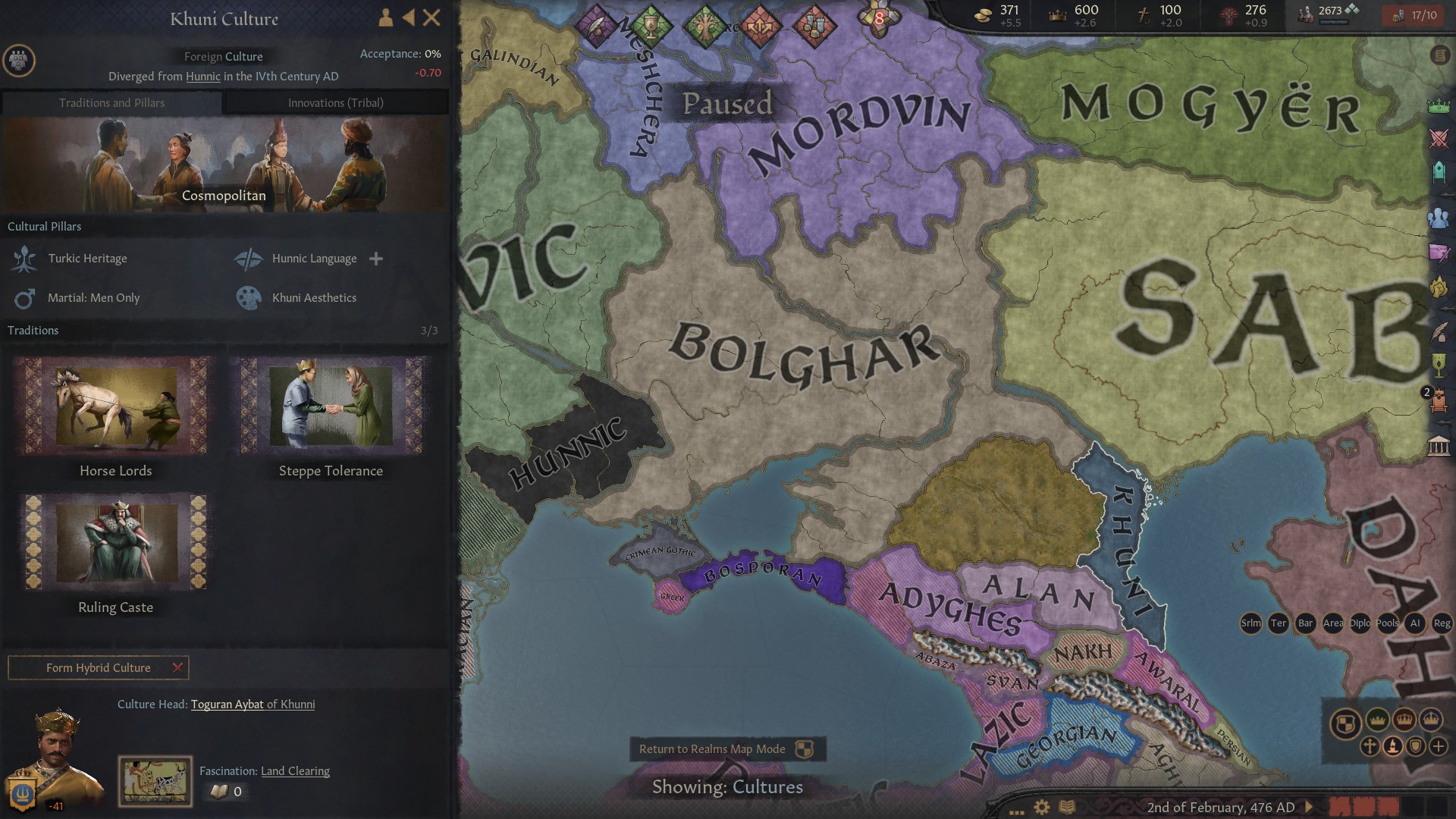Toggle the AI debug button
The image size is (1456, 819).
(1415, 623)
